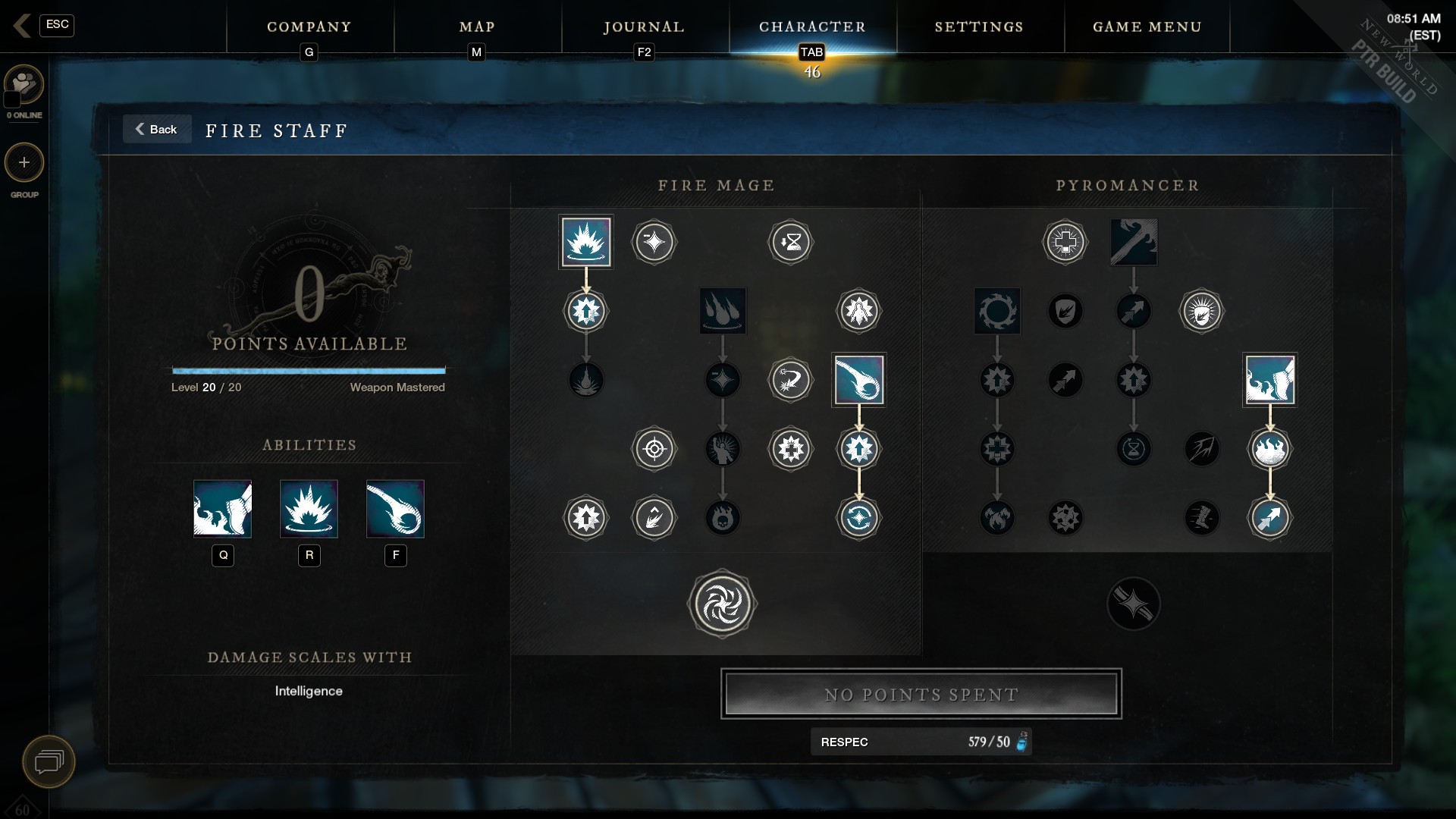Viewport: 1456px width, 819px height.
Task: Add a group member with plus button
Action: point(24,163)
